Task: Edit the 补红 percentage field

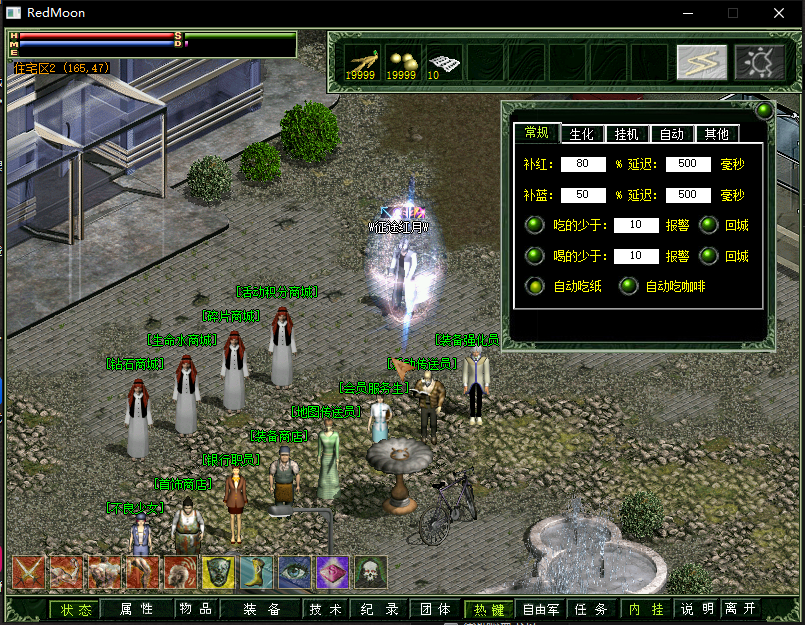Action: tap(583, 164)
